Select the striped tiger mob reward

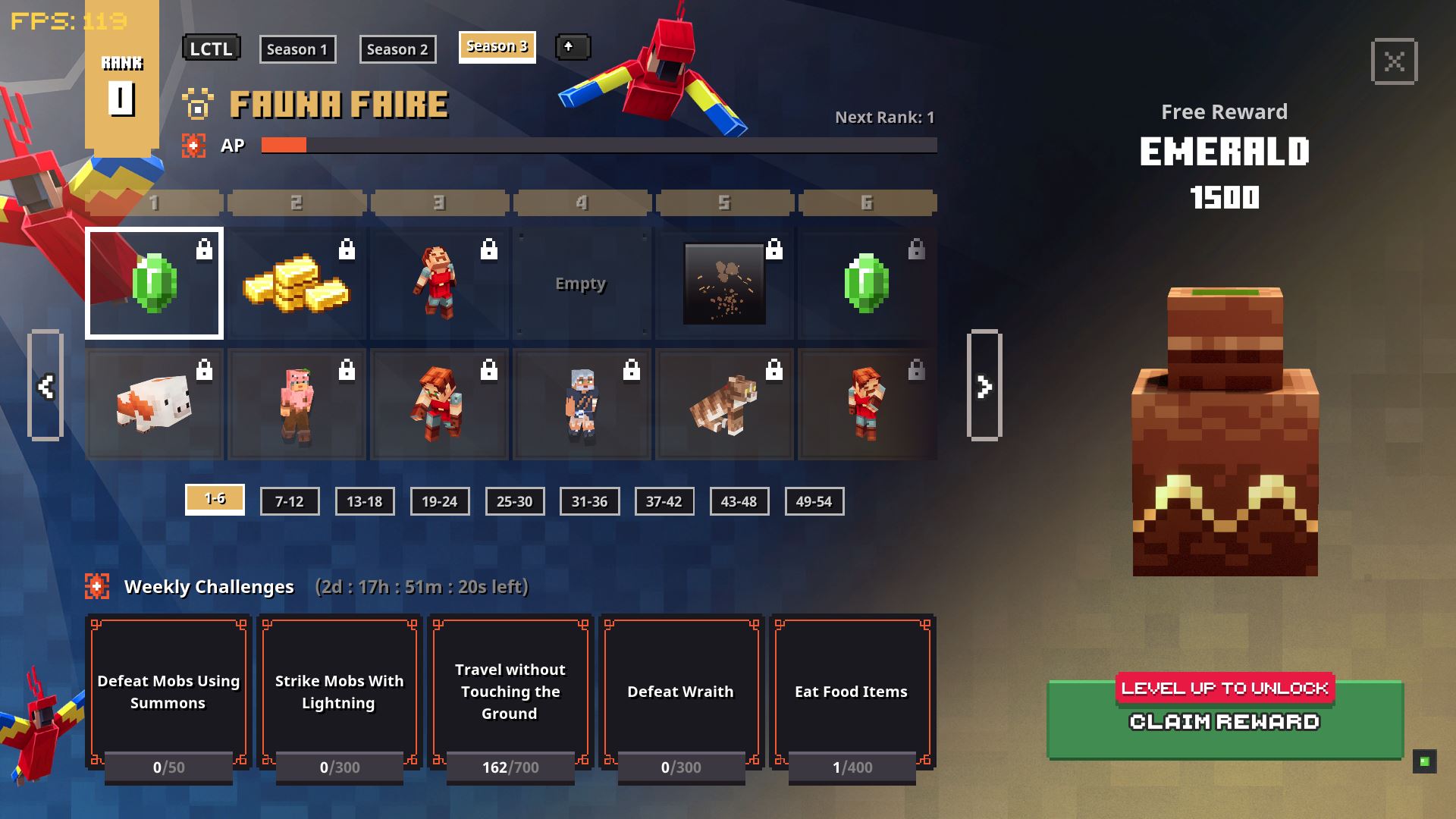tap(724, 404)
